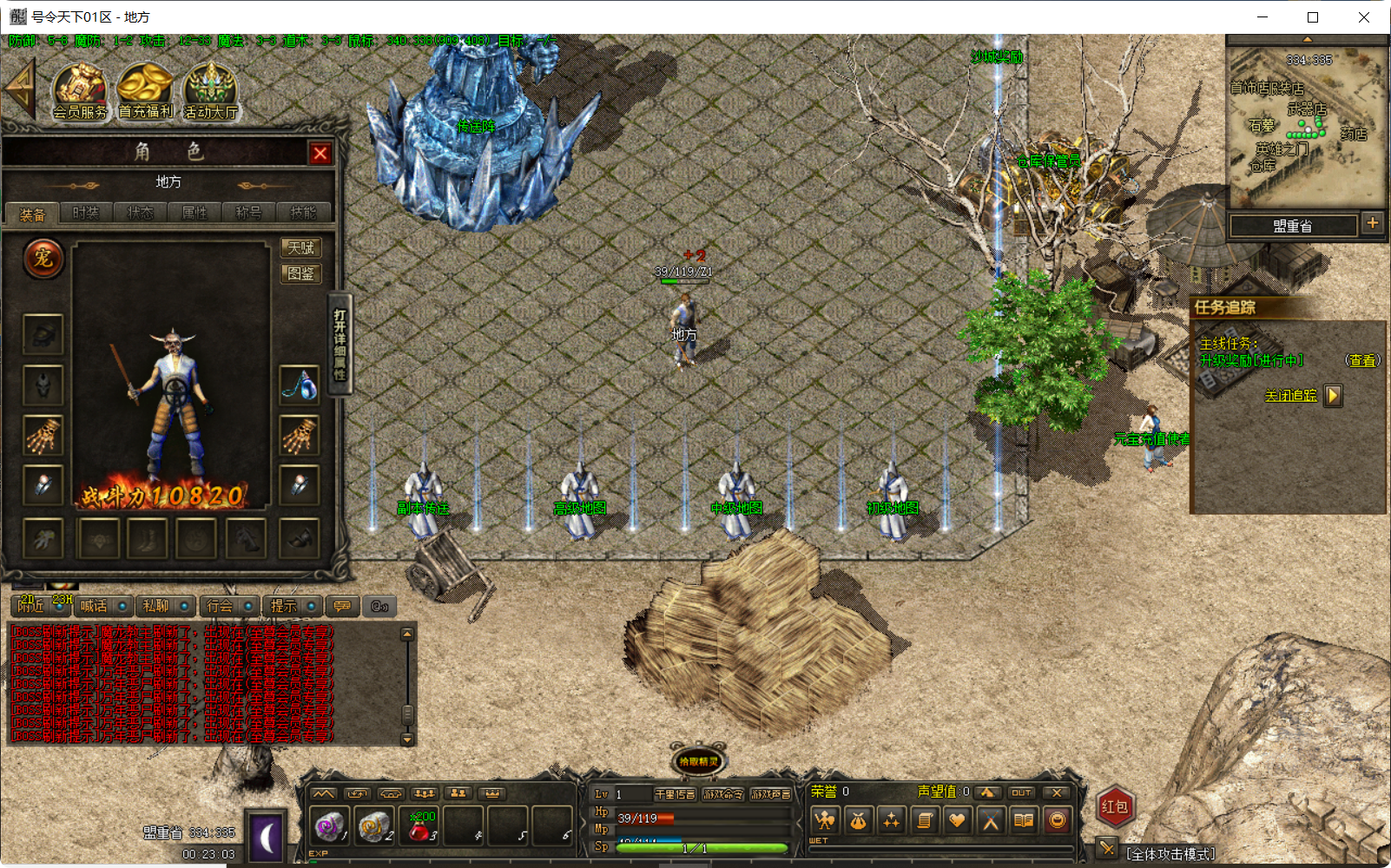
Task: Switch to the 技能 skills tab
Action: coord(302,212)
